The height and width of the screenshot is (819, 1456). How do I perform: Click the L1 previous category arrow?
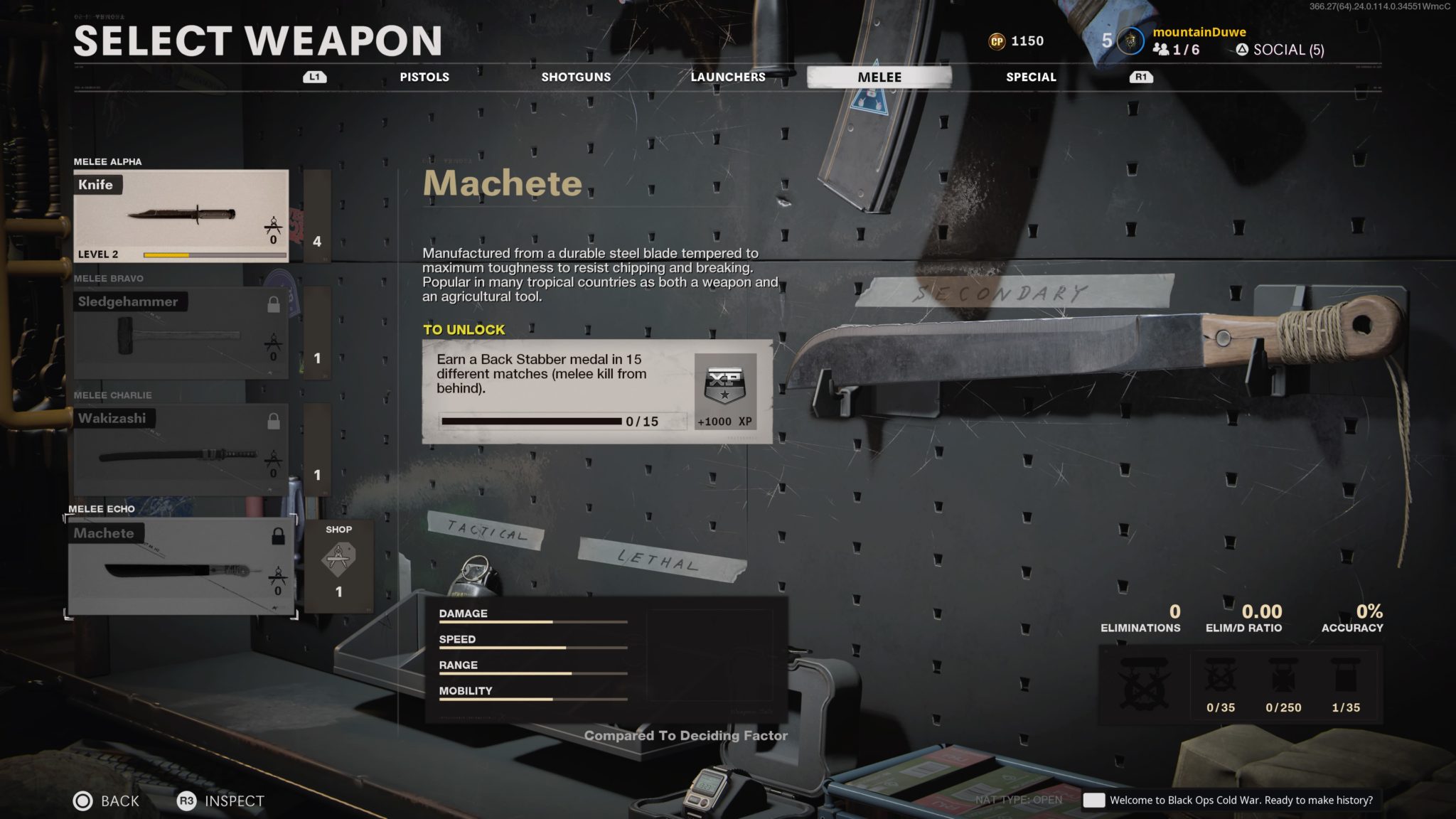(313, 77)
